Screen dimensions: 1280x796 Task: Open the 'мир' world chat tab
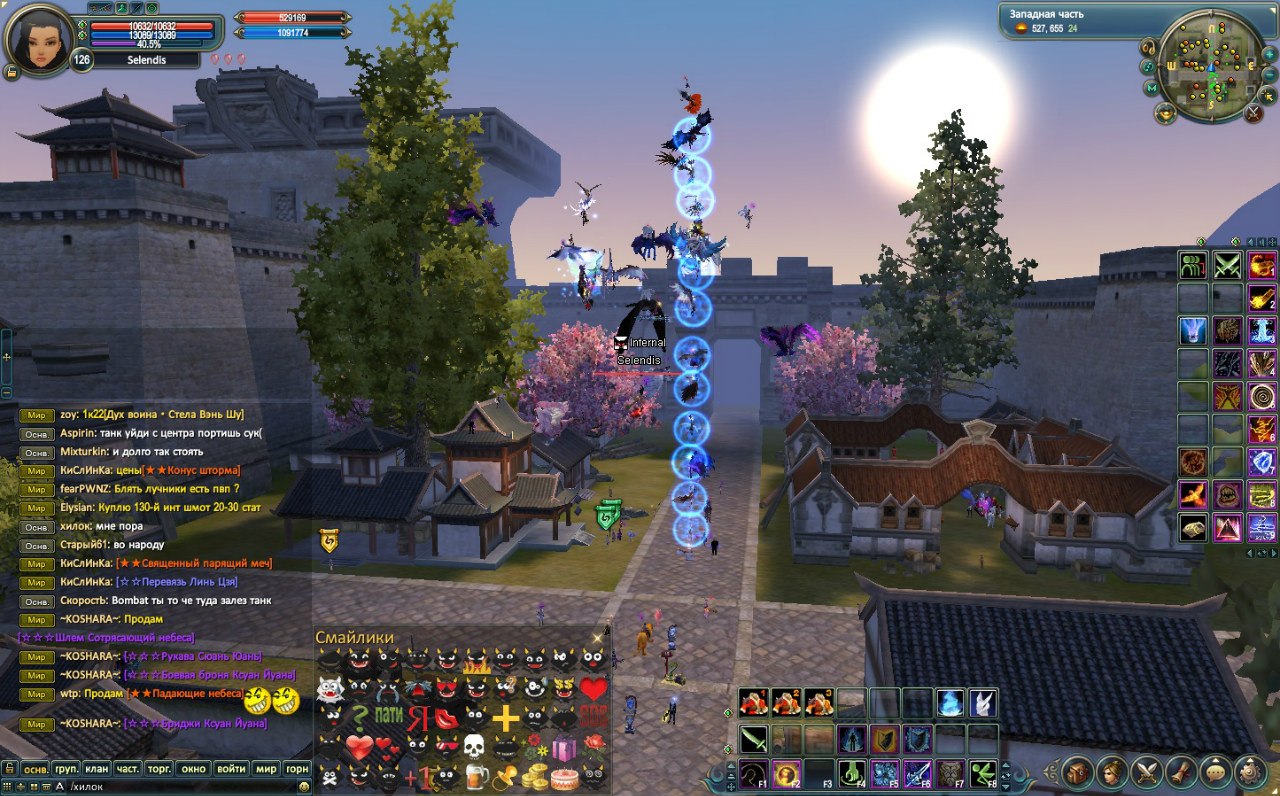[x=265, y=769]
